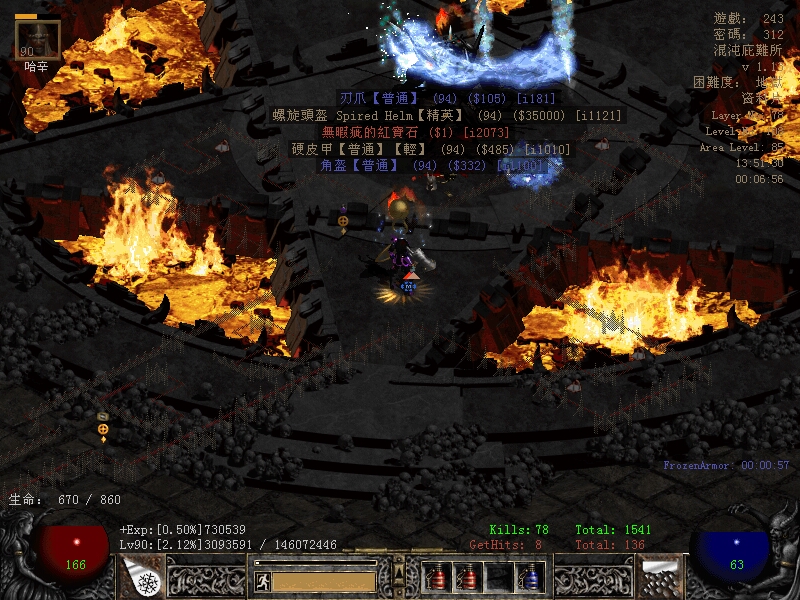Viewport: 800px width, 600px height.
Task: Toggle the run/walk button
Action: coord(260,580)
